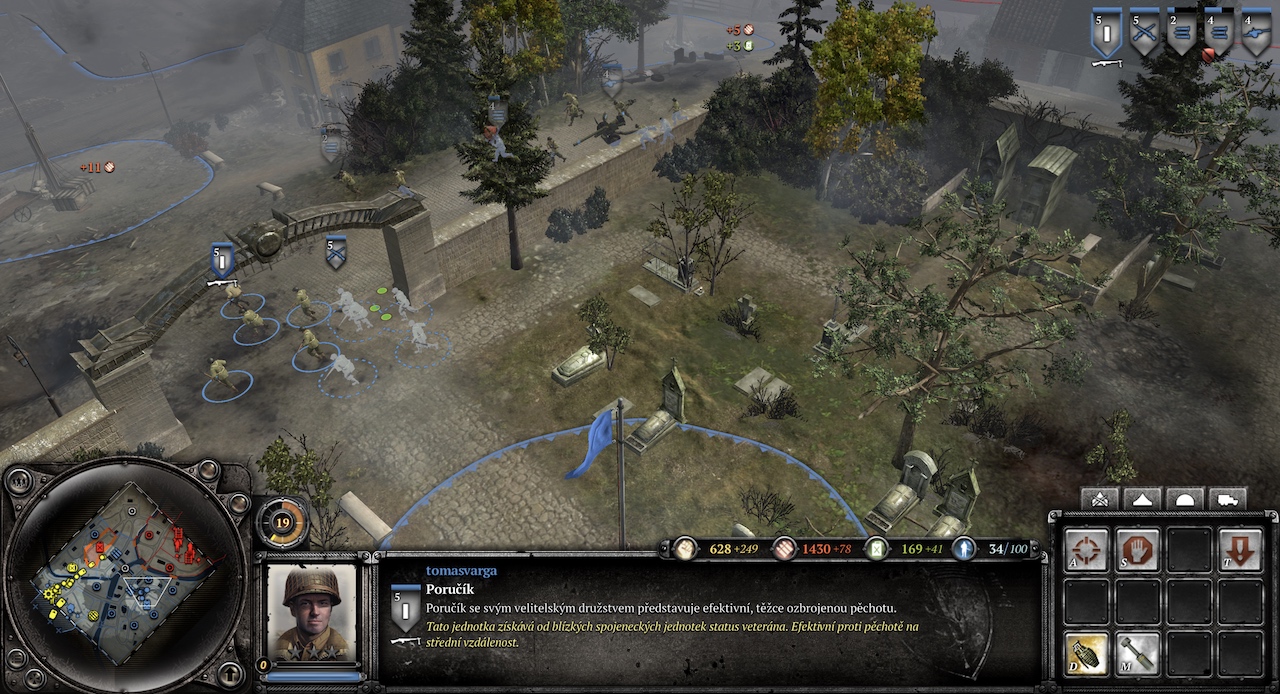Select the stick mine ability marked M
This screenshot has height=694, width=1280.
1138,654
